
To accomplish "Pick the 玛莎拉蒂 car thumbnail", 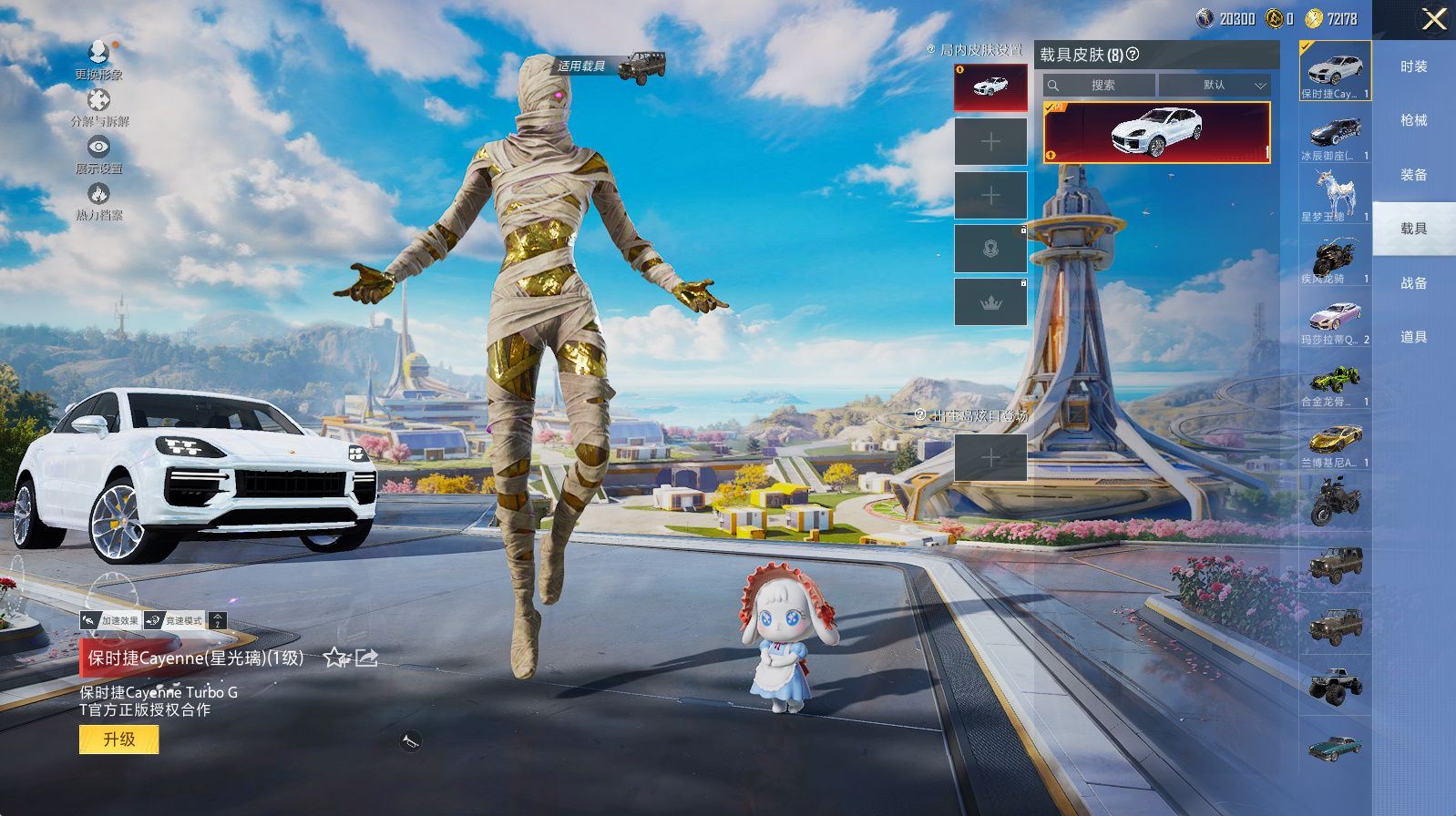I will (1335, 320).
